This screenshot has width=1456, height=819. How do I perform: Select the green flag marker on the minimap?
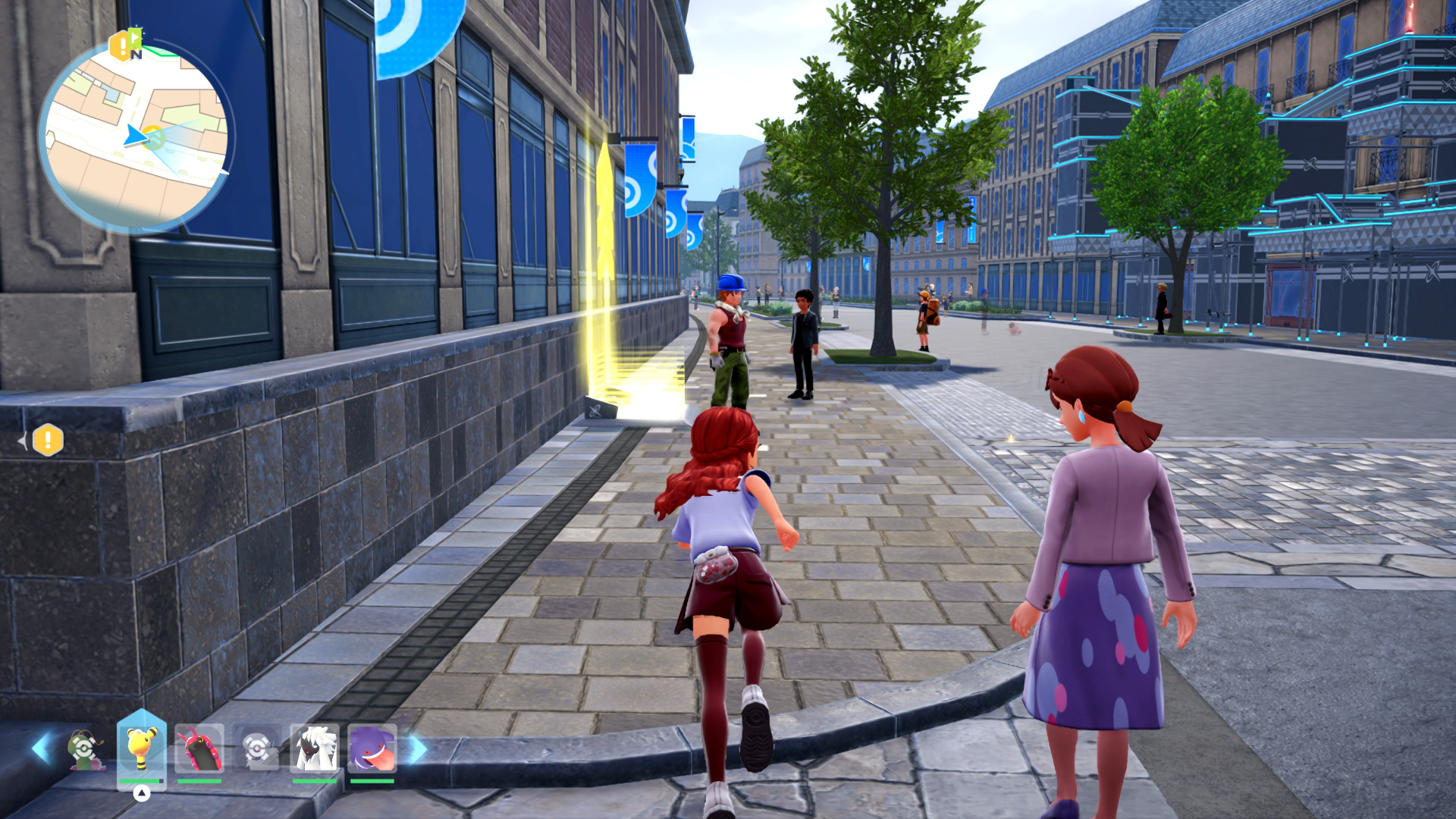coord(135,38)
